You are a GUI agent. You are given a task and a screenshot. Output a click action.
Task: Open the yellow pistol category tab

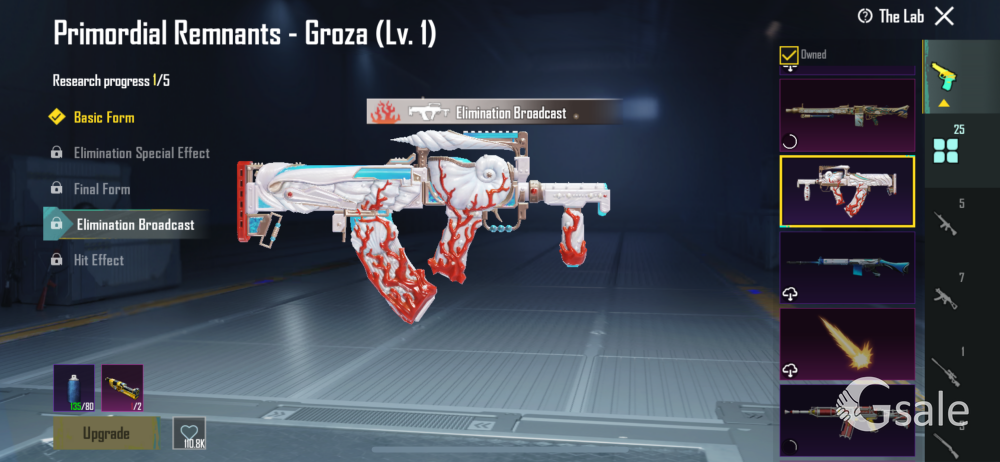click(x=942, y=74)
